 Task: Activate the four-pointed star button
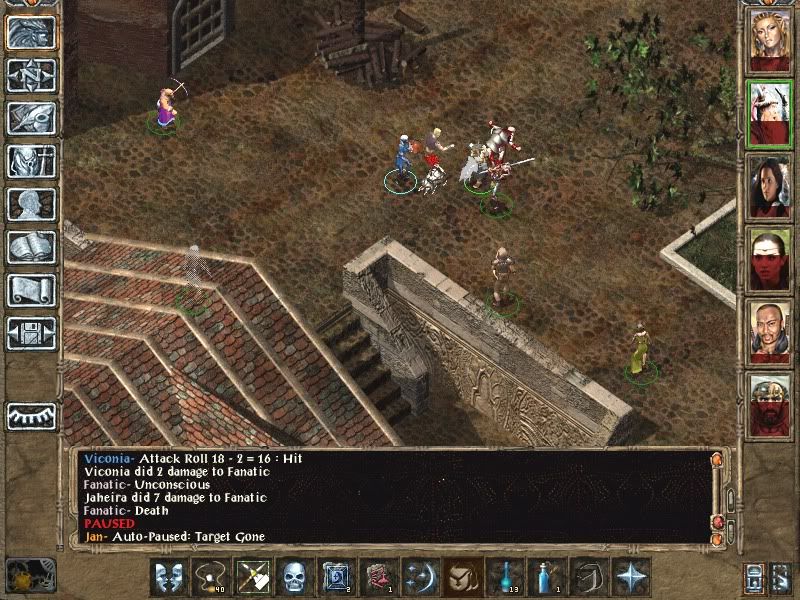tap(631, 577)
